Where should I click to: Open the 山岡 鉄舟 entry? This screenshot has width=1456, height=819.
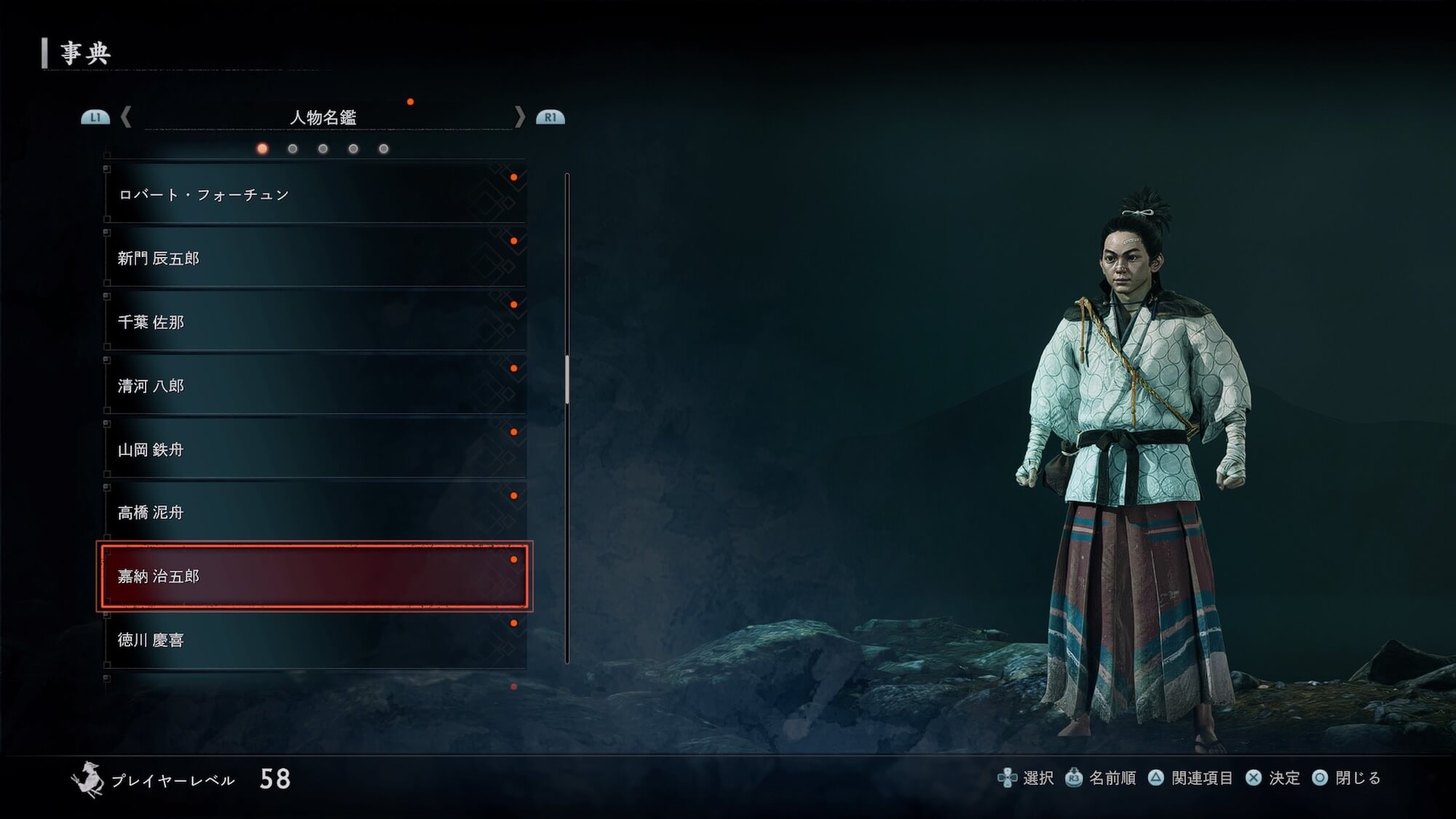314,450
